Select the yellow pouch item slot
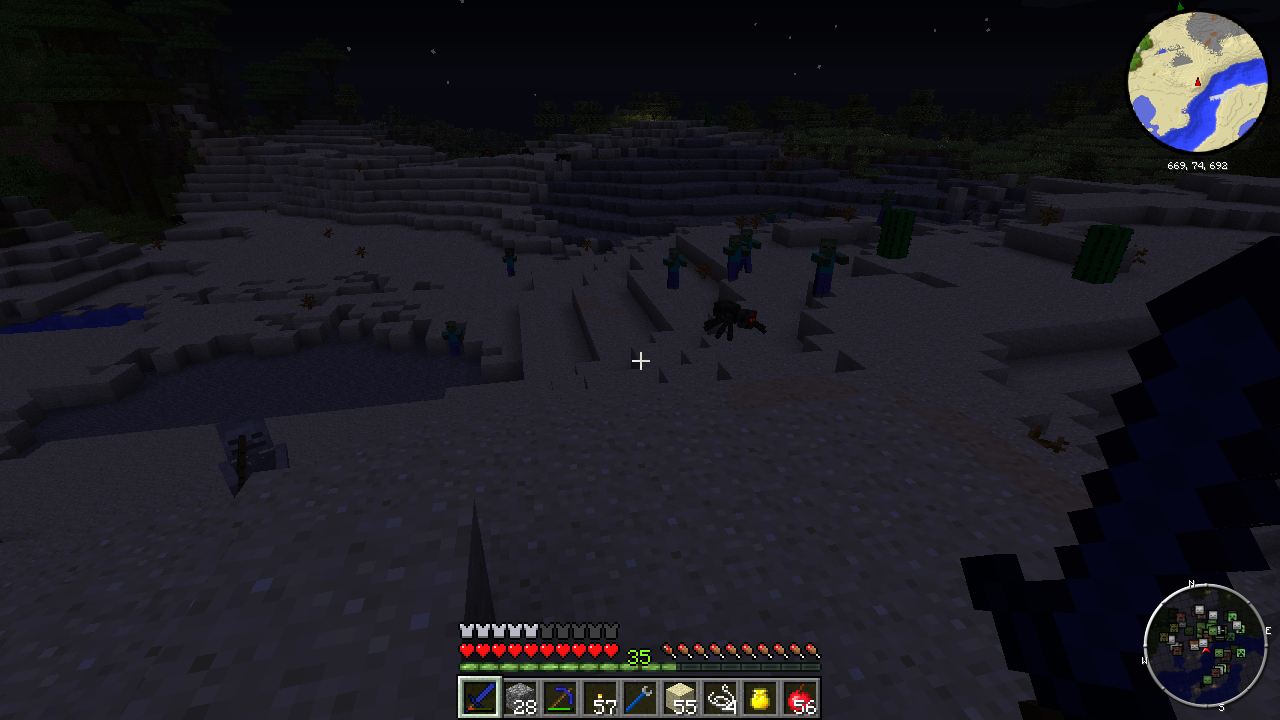 point(760,697)
